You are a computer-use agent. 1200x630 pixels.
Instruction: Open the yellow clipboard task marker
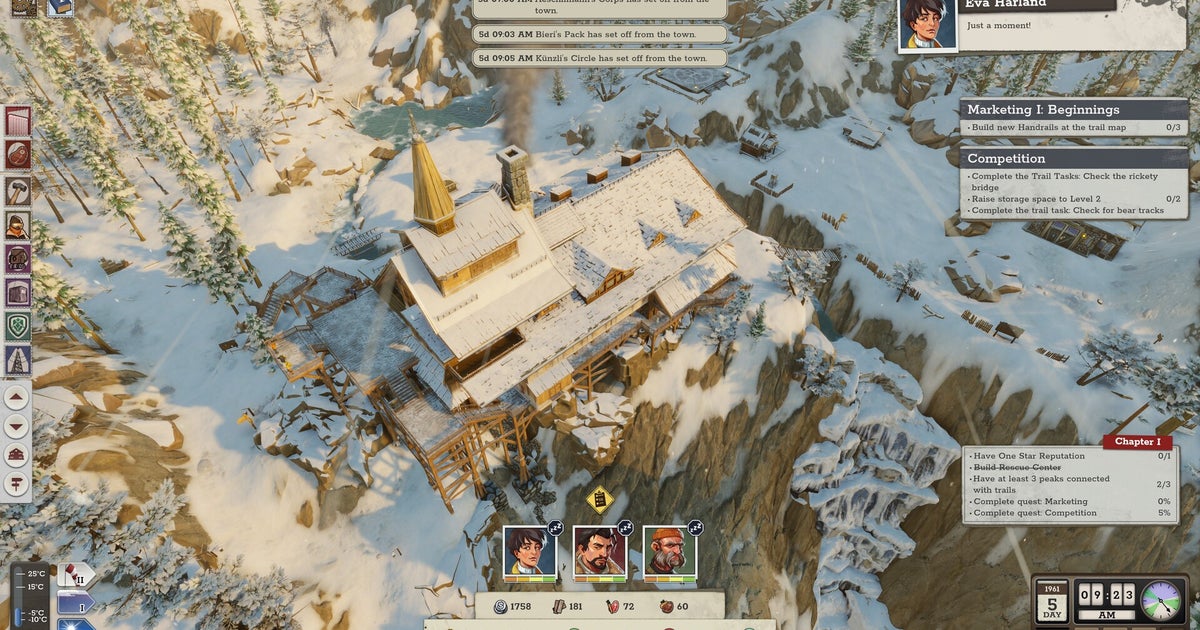[599, 498]
